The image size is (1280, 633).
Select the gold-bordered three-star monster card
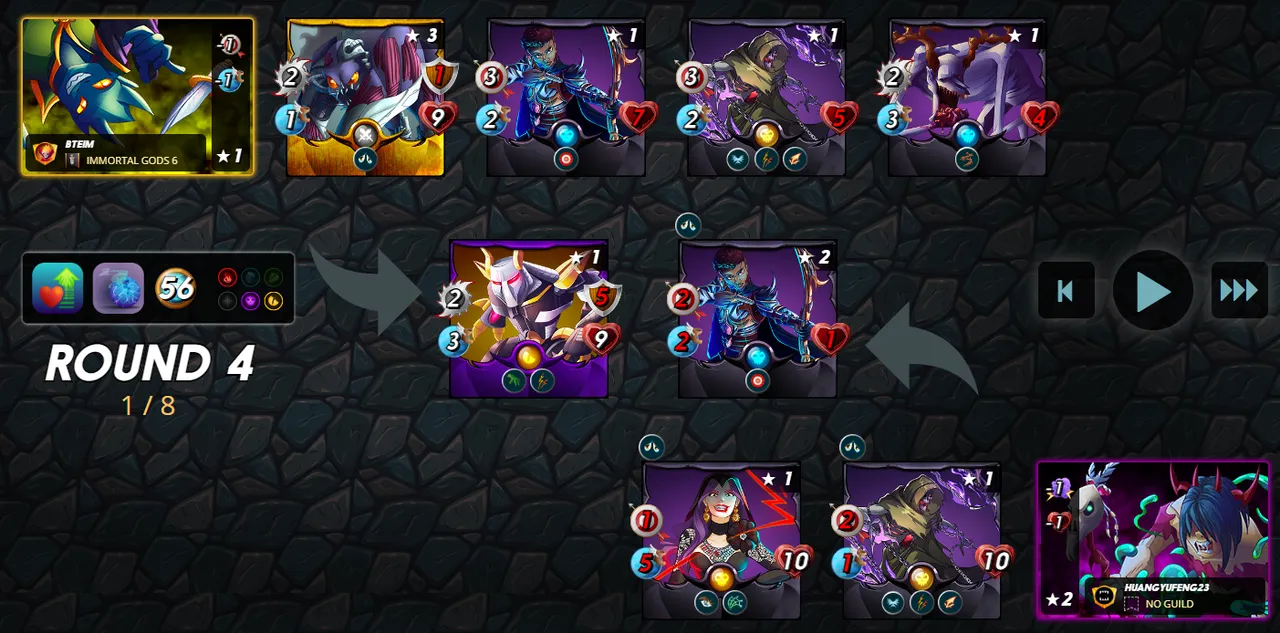(x=366, y=98)
